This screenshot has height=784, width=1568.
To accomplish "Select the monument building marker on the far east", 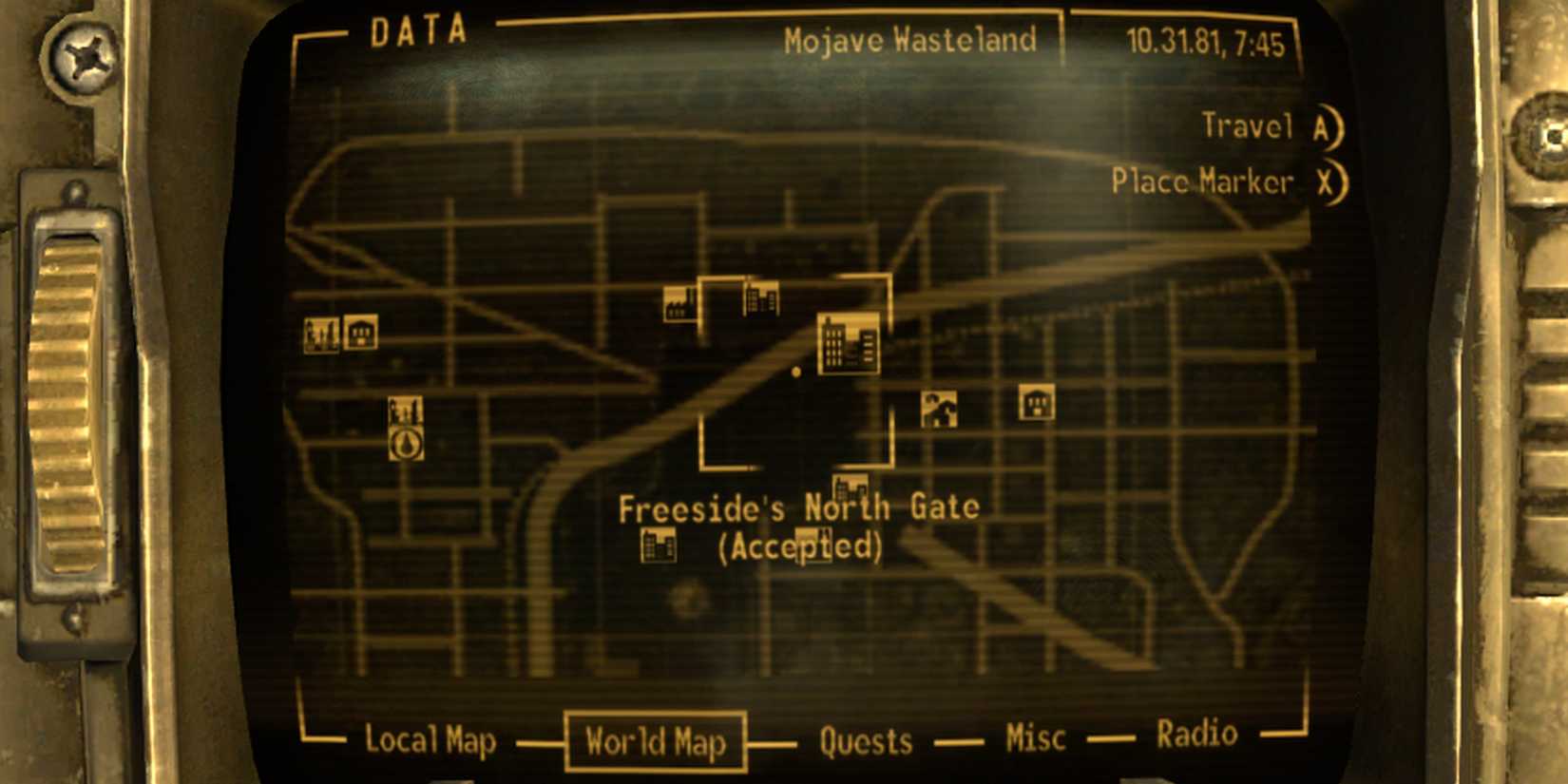I will 1035,403.
